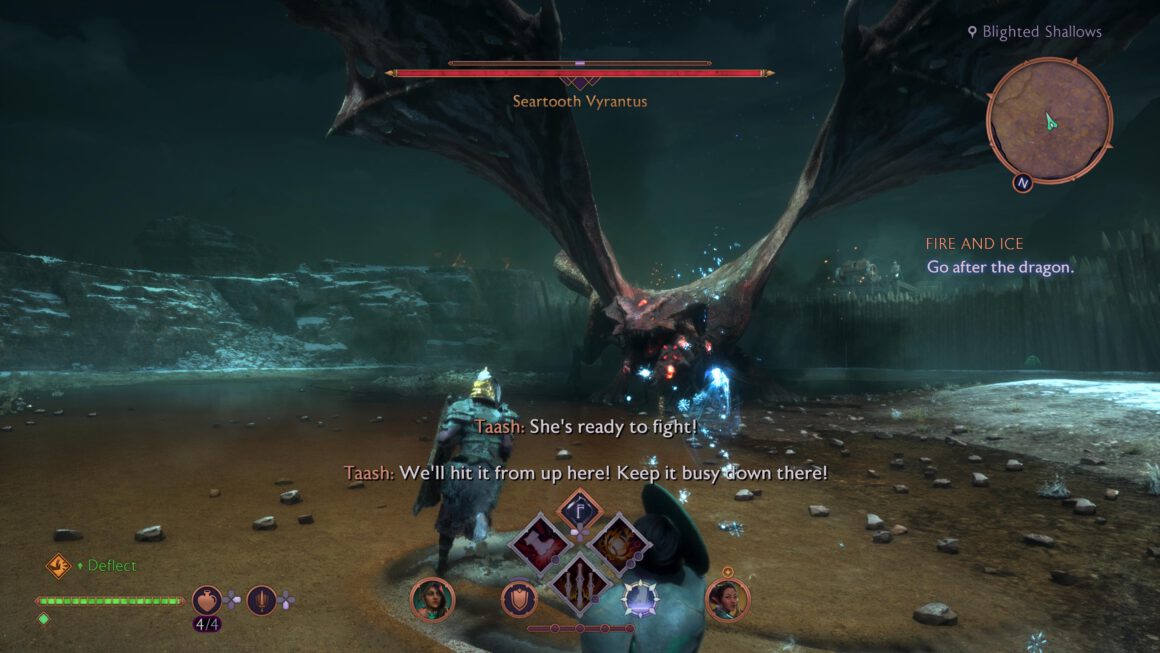Screen dimensions: 1160x653
Task: Select the right companion portrait
Action: (727, 599)
